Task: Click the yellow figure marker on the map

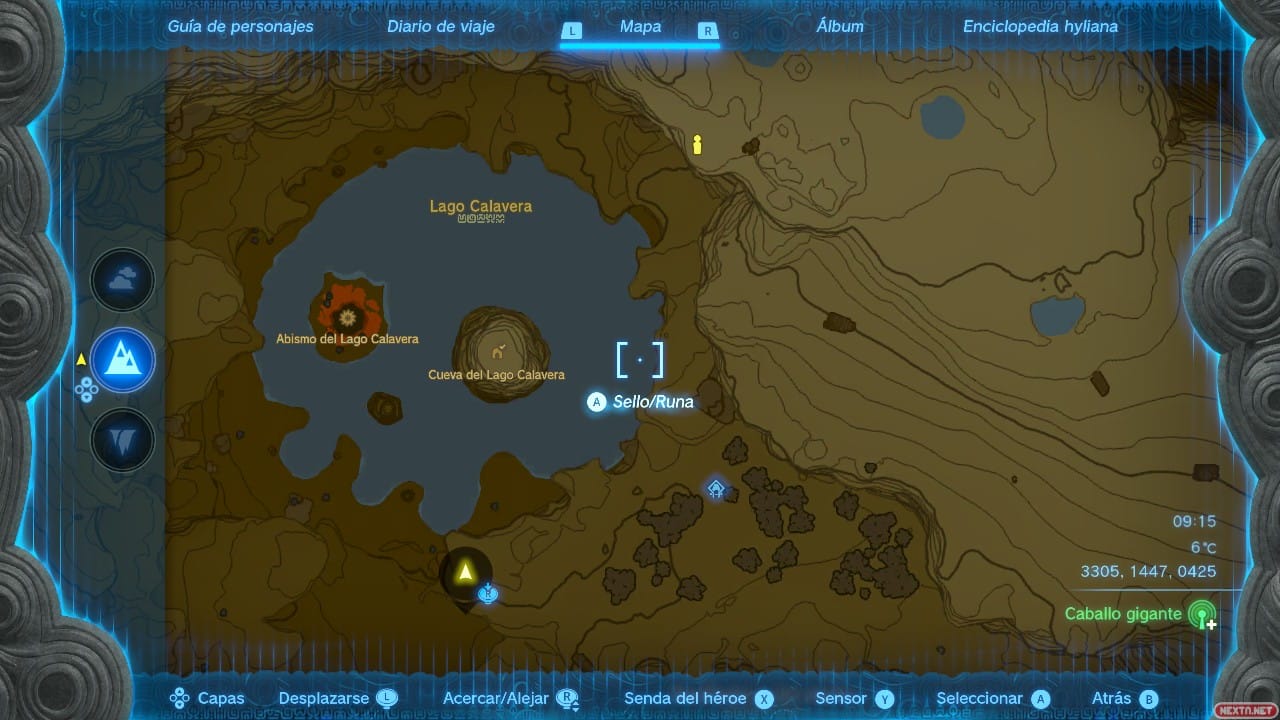Action: 698,145
